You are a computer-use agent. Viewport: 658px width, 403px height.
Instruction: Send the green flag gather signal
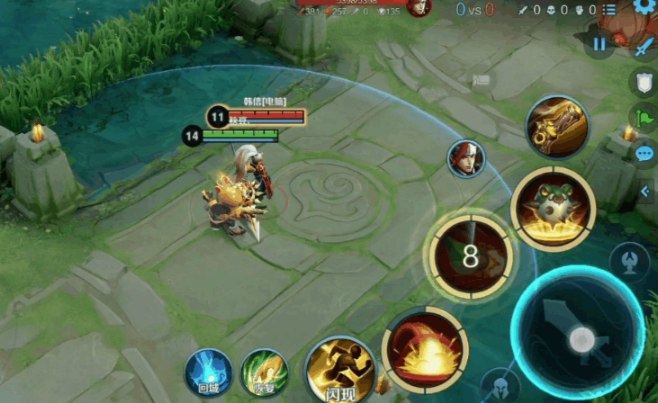tap(644, 118)
